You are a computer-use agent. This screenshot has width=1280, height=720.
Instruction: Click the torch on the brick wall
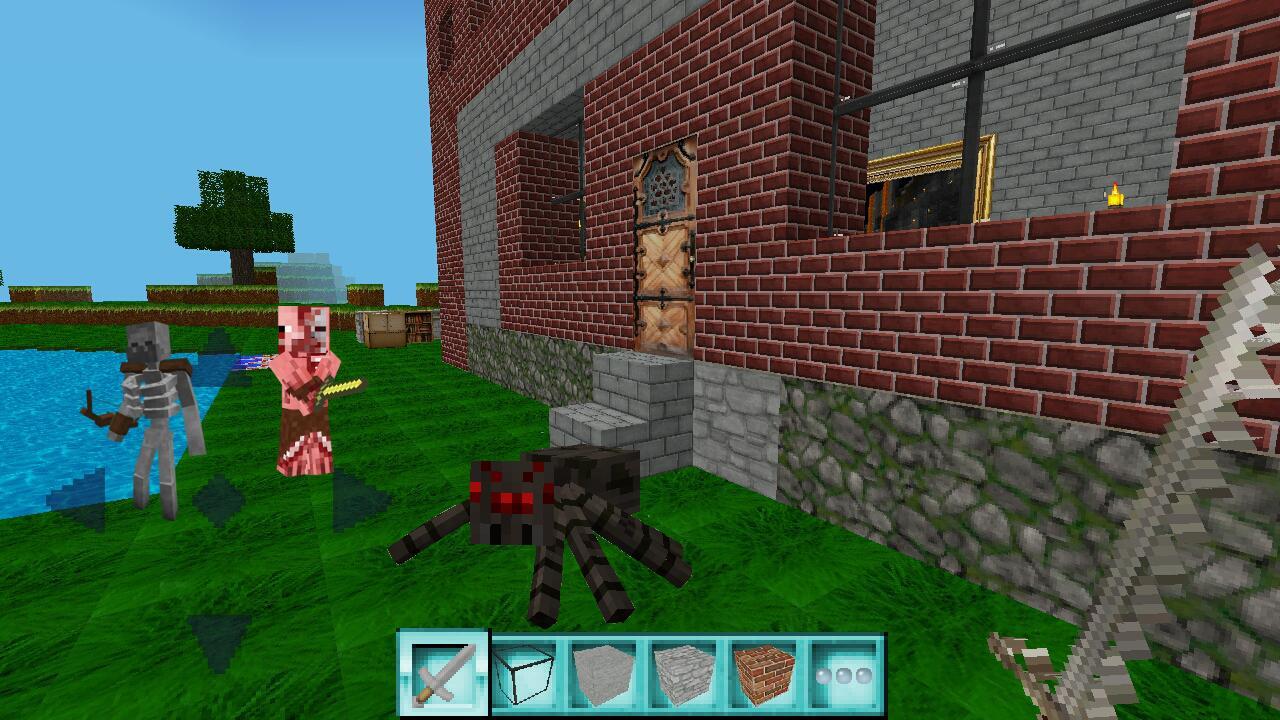click(x=1118, y=195)
